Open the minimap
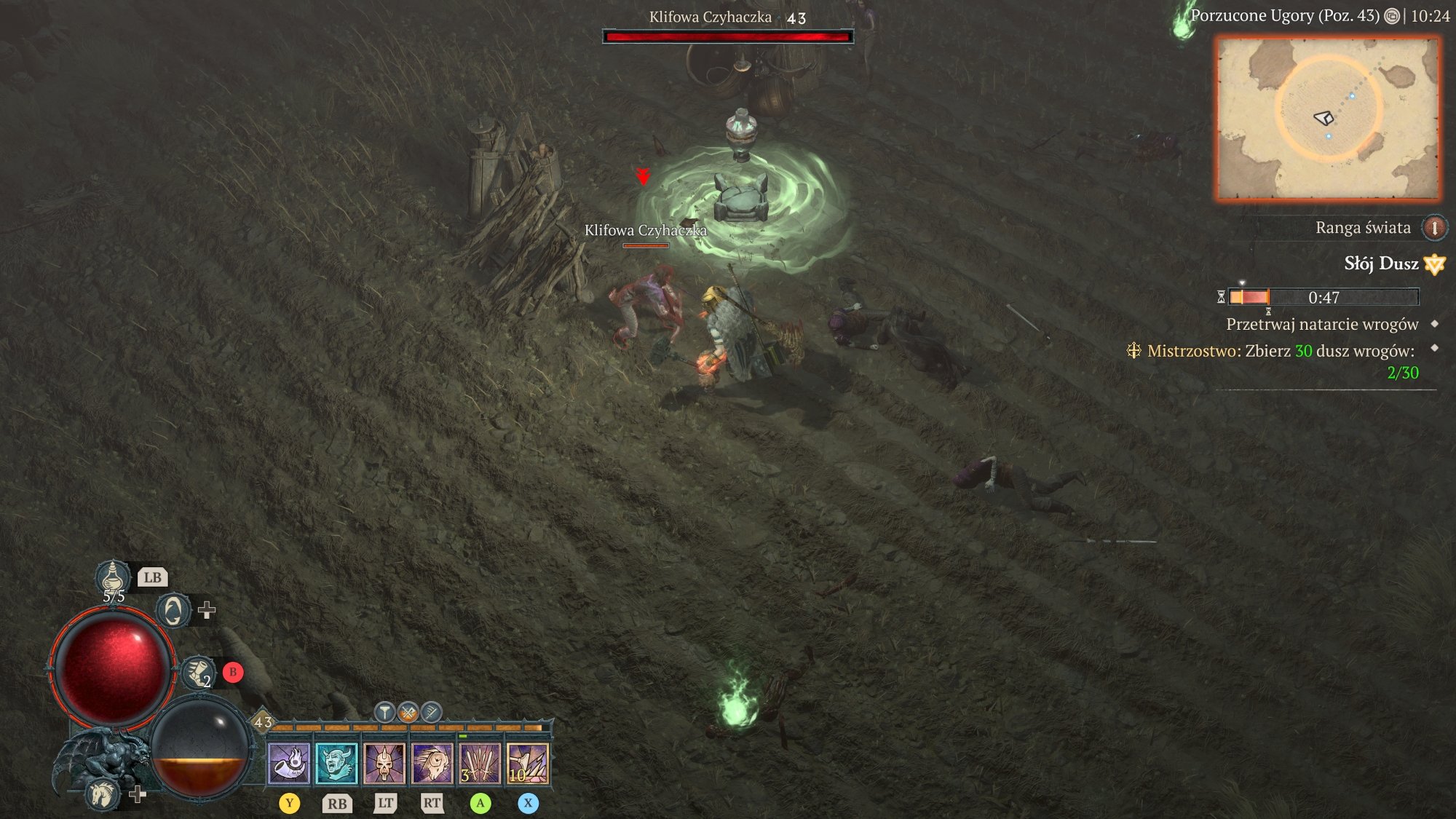This screenshot has width=1456, height=819. point(1328,119)
